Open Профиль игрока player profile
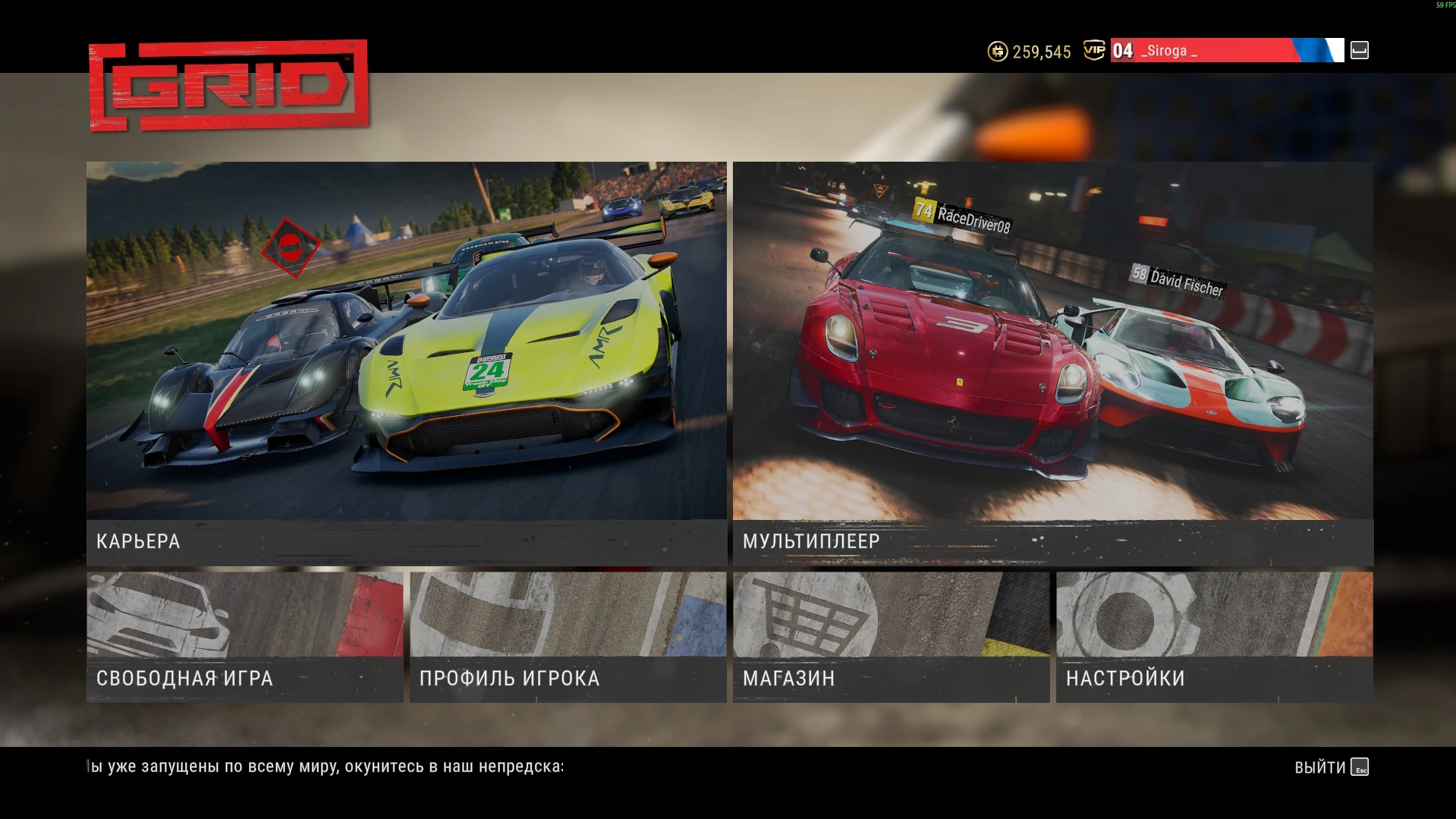1456x819 pixels. click(x=568, y=637)
